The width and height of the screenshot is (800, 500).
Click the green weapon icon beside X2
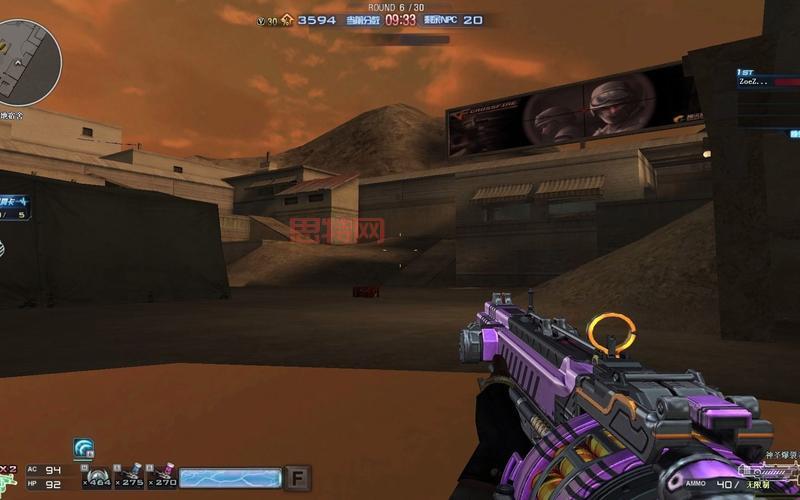click(x=8, y=484)
